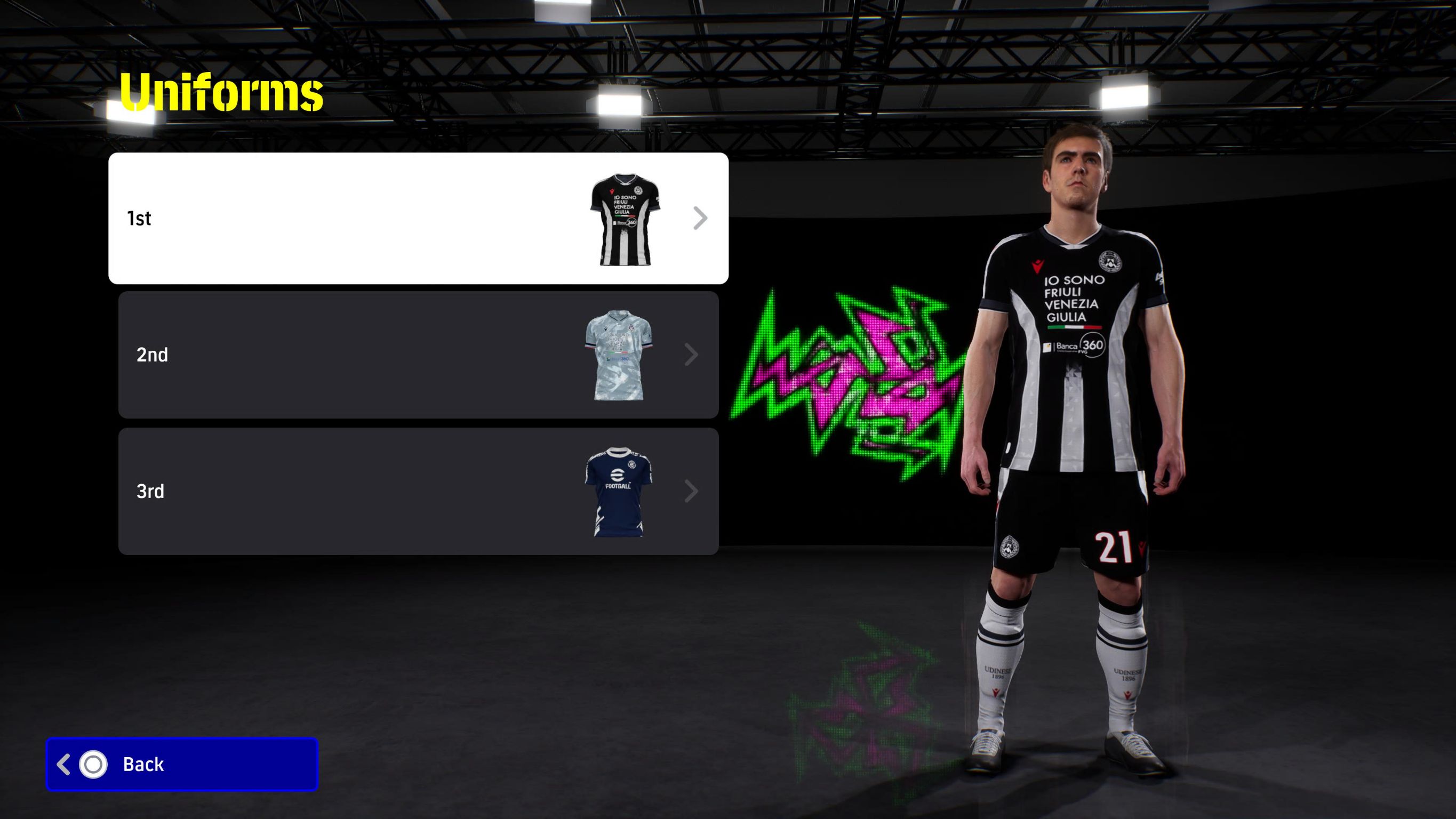The height and width of the screenshot is (819, 1456).
Task: Select the navy eFootball jersey thumbnail
Action: pyautogui.click(x=618, y=492)
